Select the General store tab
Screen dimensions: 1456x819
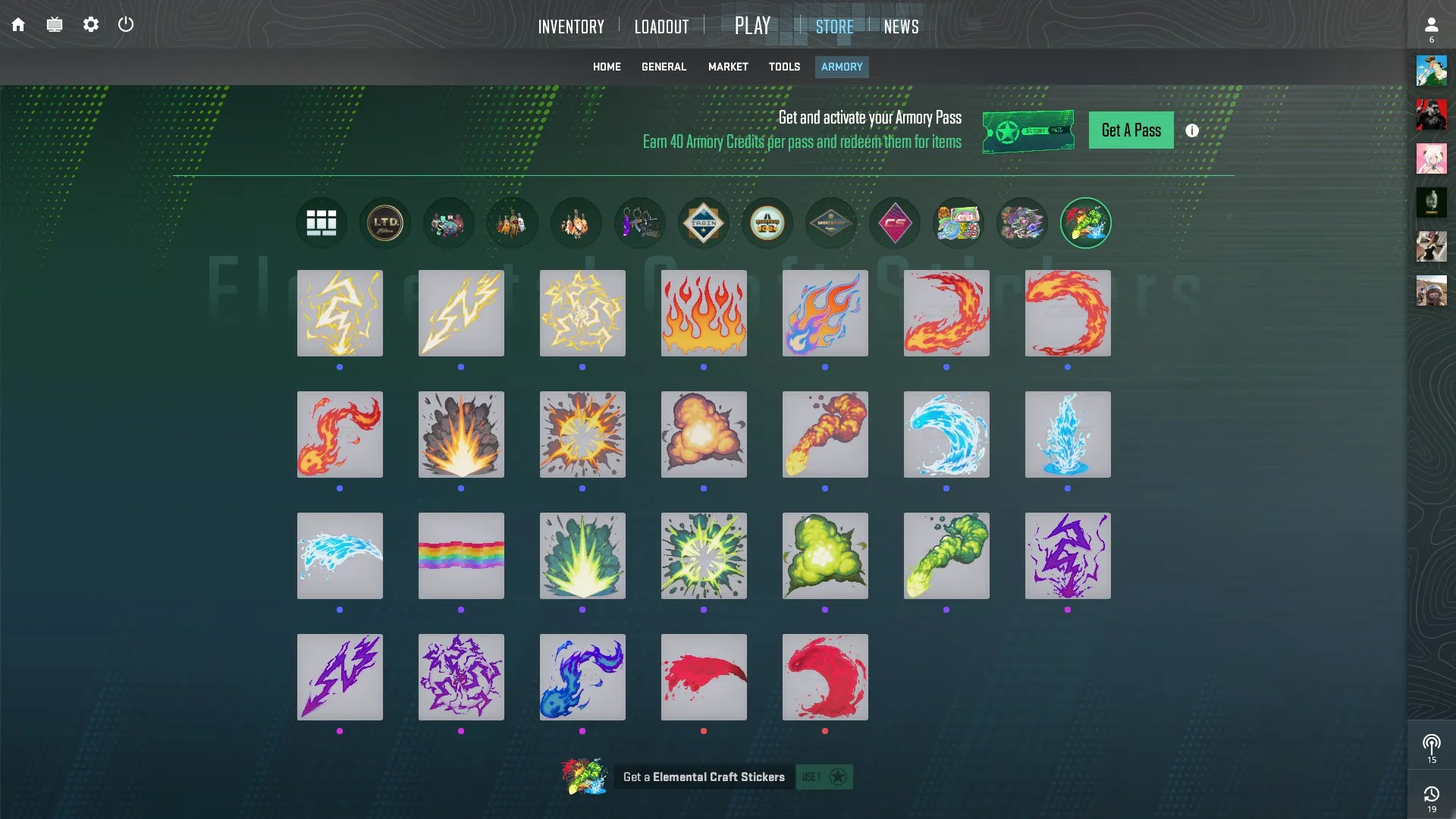point(664,67)
